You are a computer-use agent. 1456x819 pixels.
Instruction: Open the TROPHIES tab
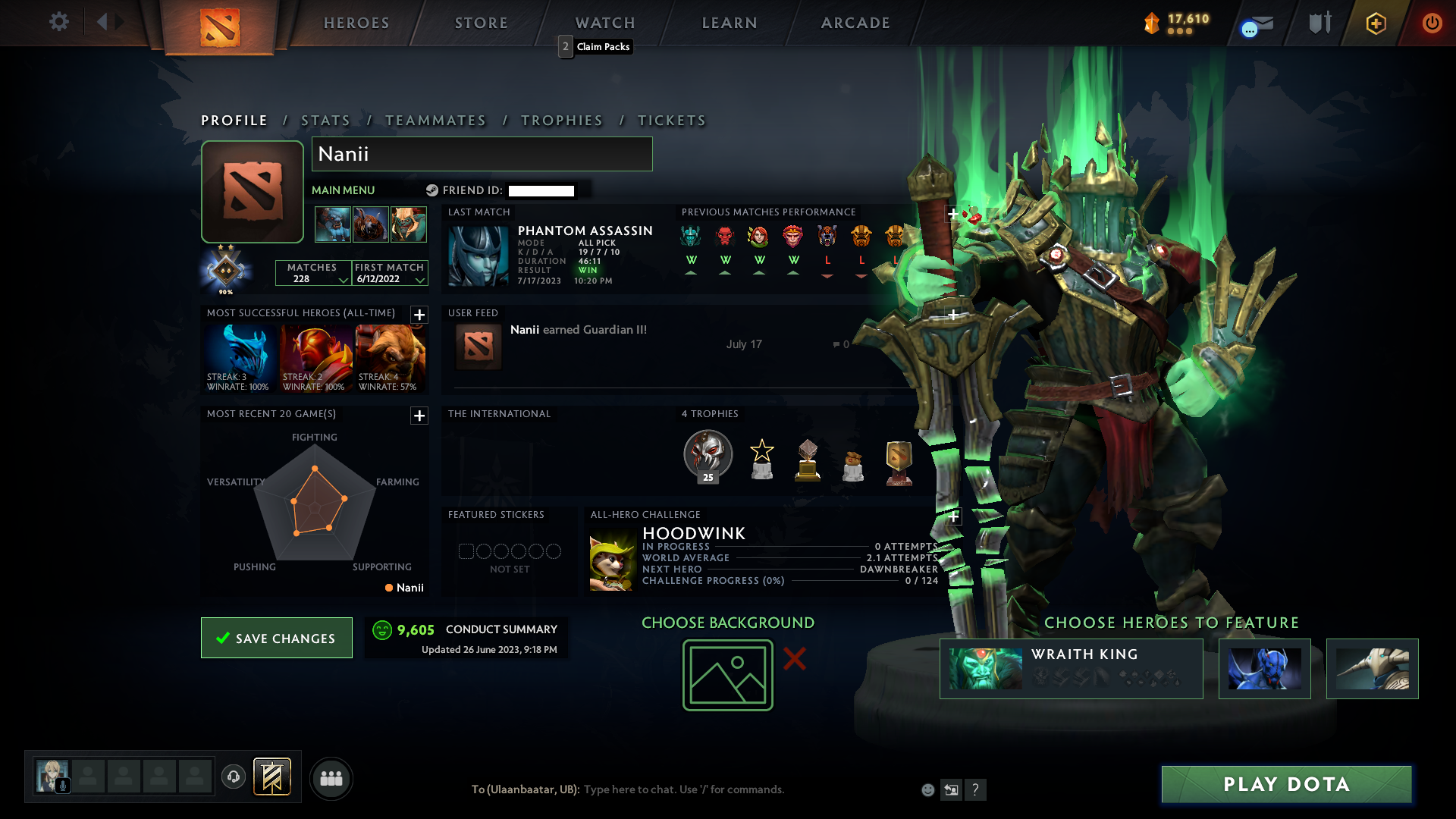click(x=561, y=120)
